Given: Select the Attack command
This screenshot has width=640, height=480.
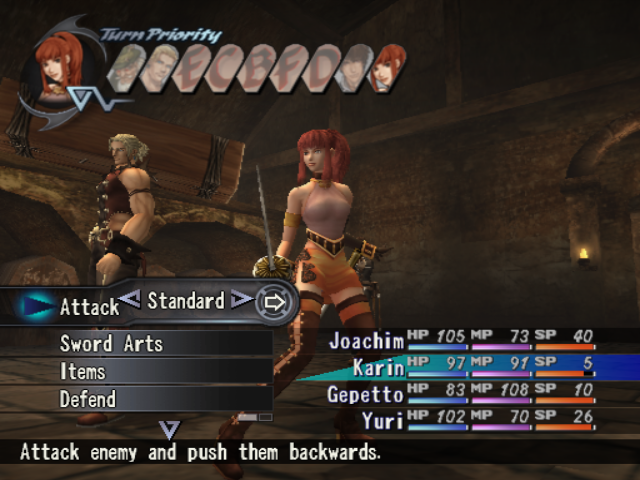Looking at the screenshot, I should [x=88, y=307].
